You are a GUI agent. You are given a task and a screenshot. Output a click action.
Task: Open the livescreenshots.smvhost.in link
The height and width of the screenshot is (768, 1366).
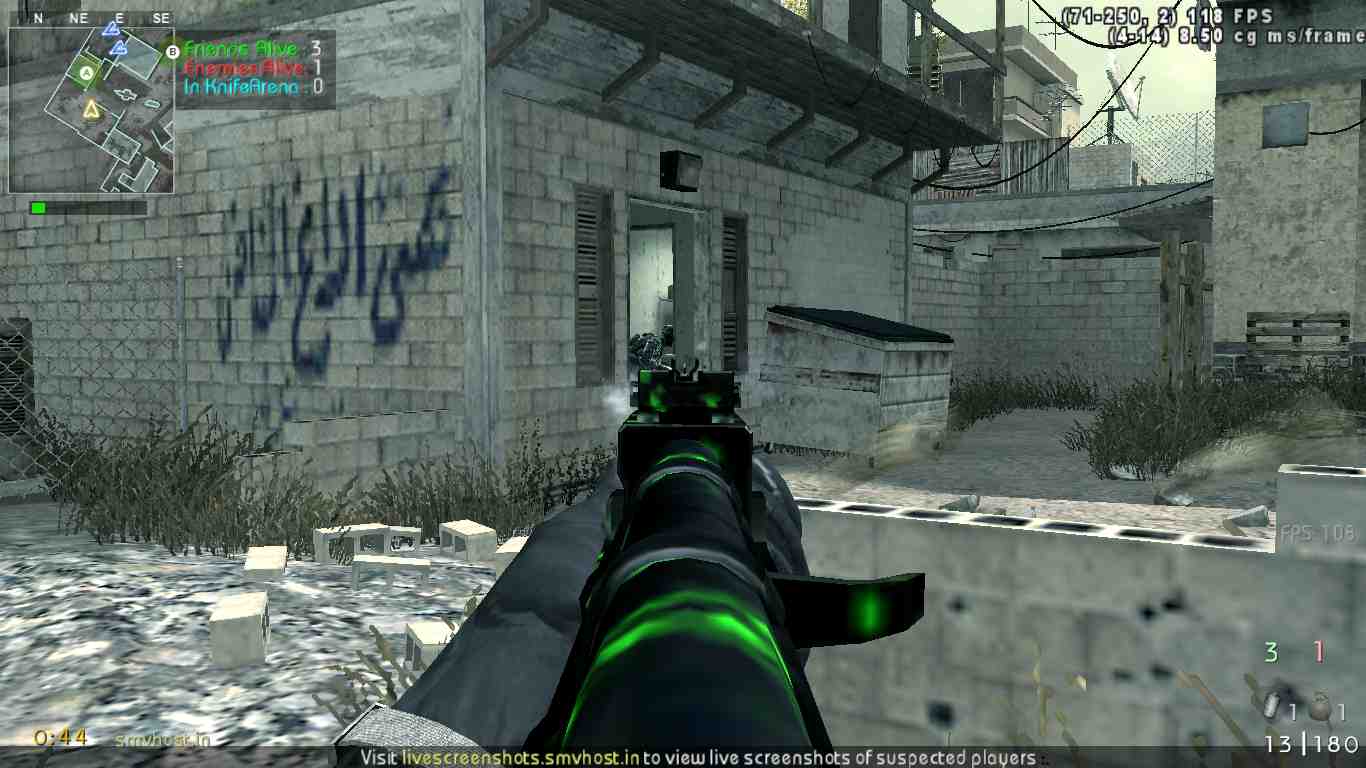coord(520,757)
